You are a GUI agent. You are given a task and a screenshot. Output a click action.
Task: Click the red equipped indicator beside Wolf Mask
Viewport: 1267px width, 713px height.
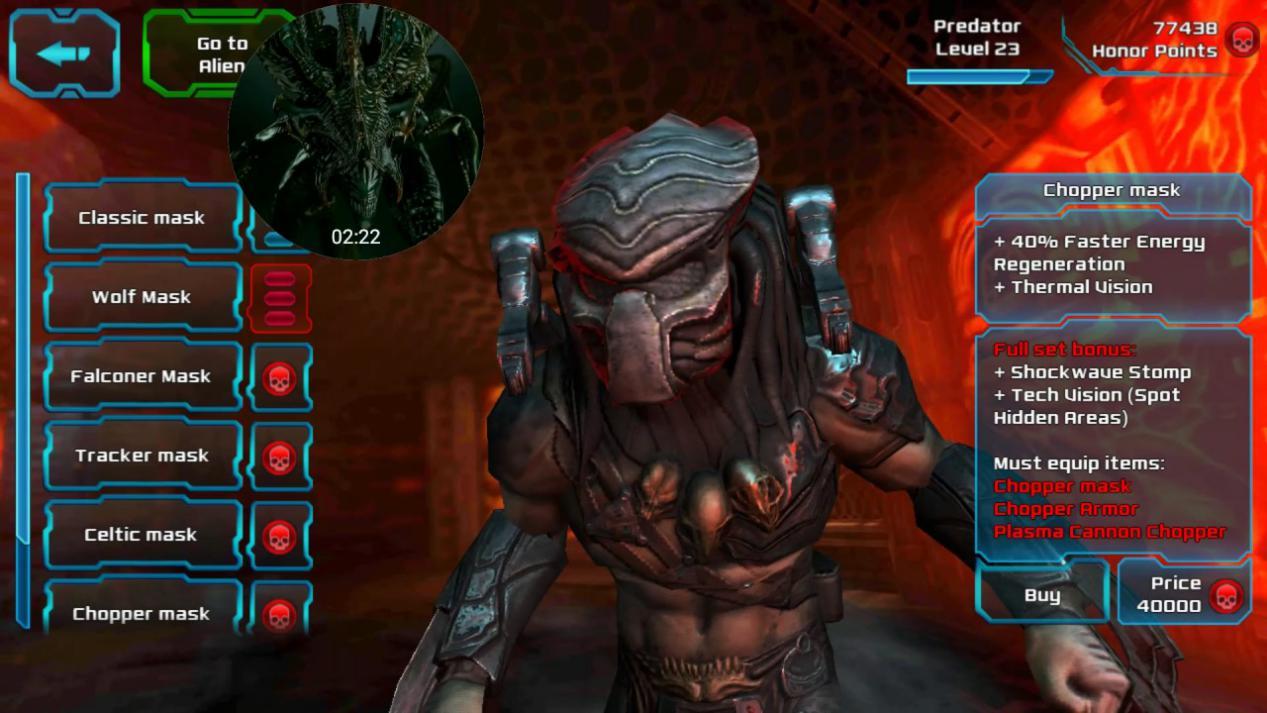280,298
